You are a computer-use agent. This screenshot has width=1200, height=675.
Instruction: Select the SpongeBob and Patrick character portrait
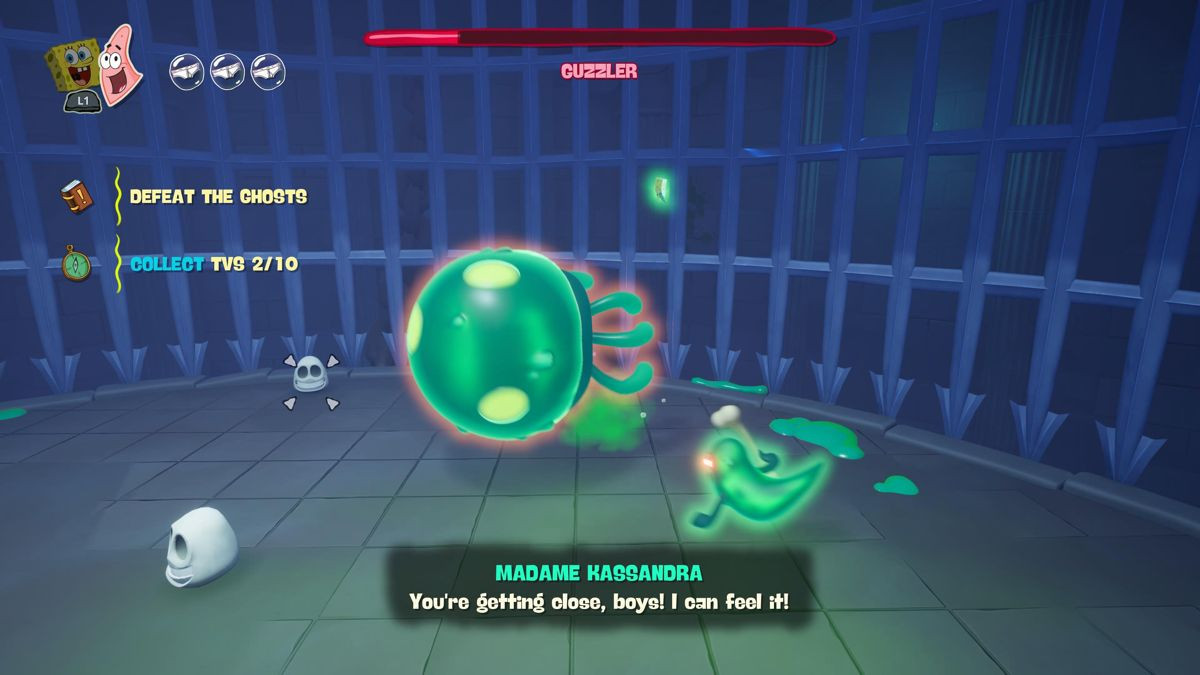click(x=96, y=67)
